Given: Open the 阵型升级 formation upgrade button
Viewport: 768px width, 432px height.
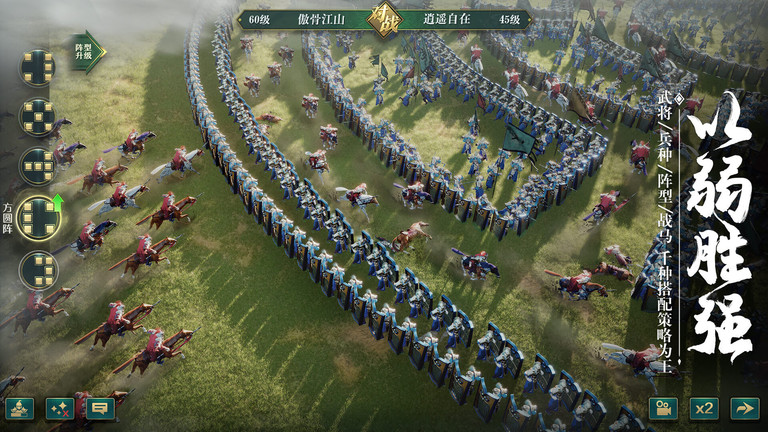Looking at the screenshot, I should pos(87,48).
